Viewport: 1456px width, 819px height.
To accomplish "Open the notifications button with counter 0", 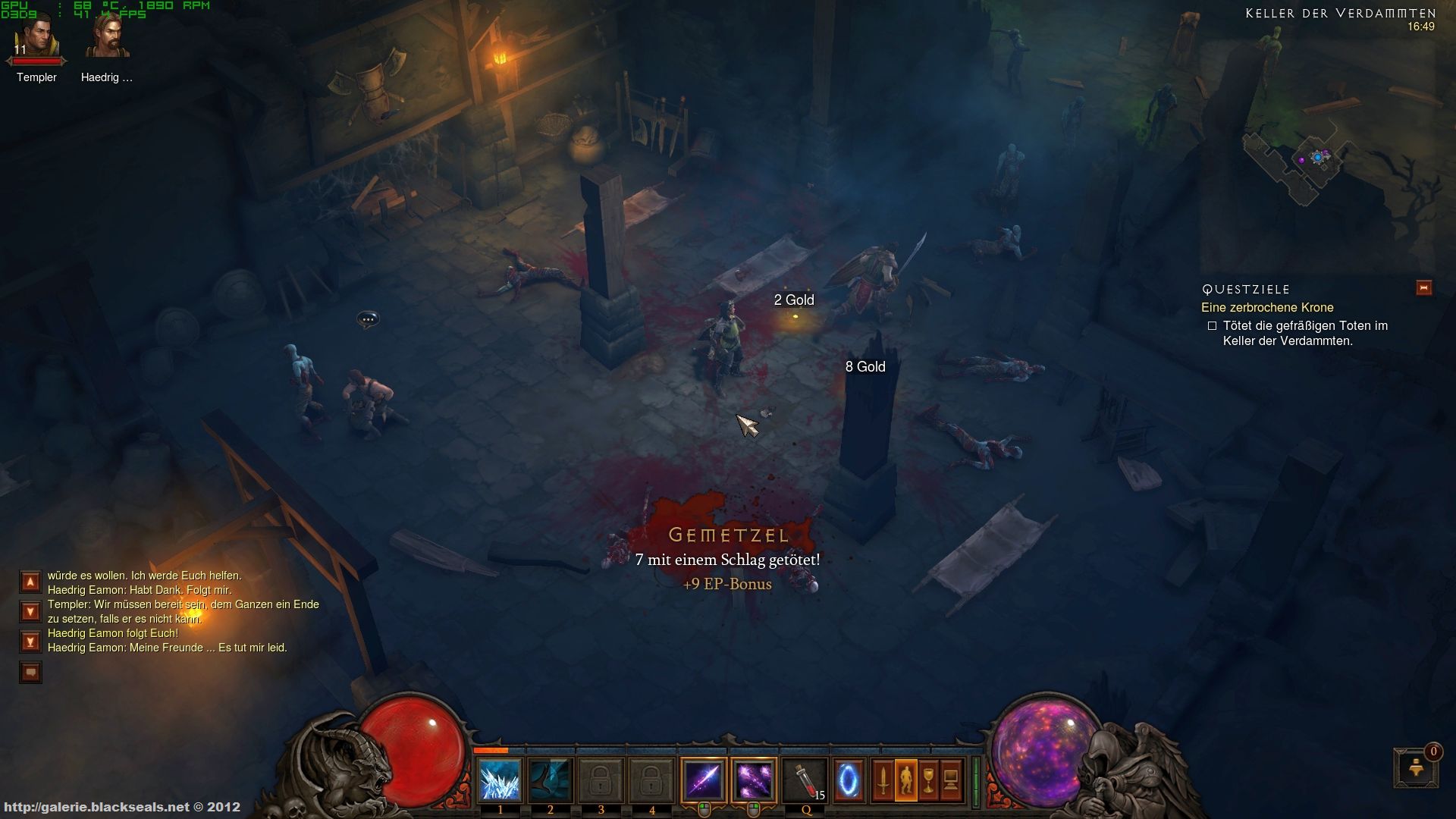I will coord(1415,769).
